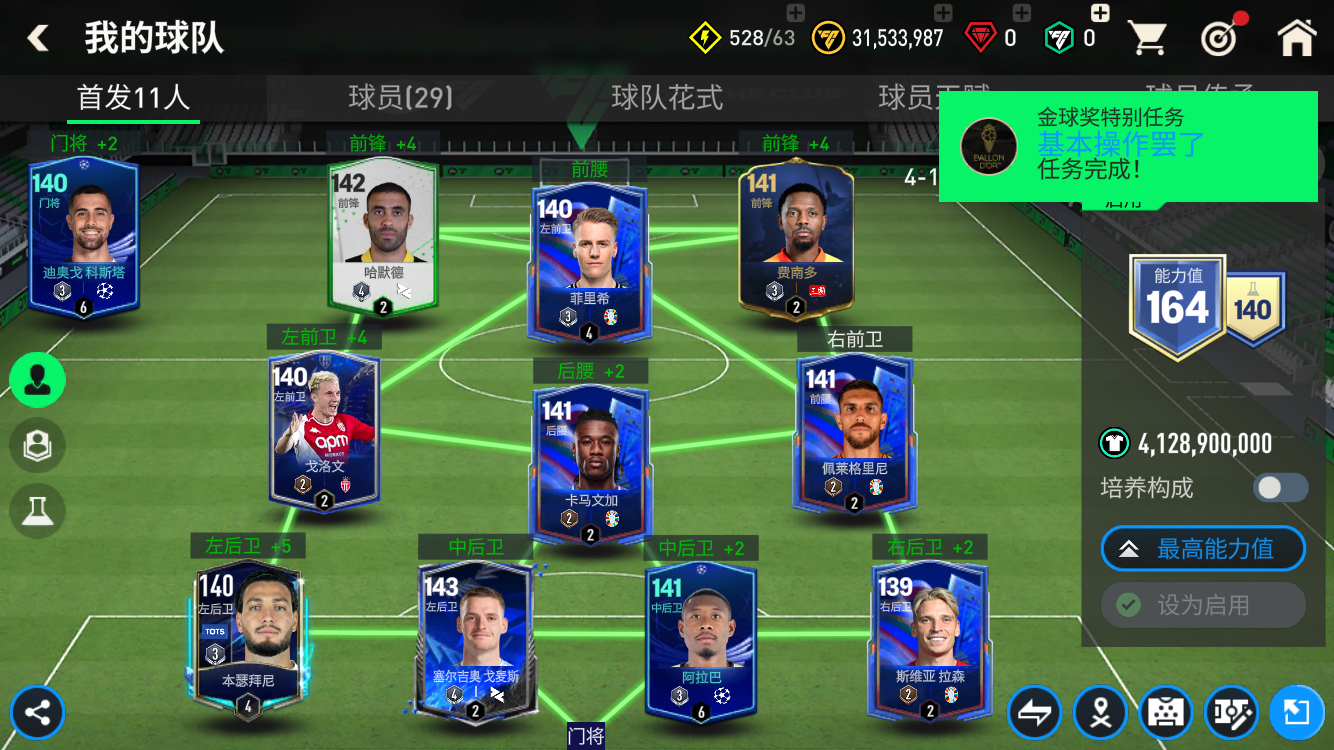
Task: Open the share button
Action: [x=37, y=713]
